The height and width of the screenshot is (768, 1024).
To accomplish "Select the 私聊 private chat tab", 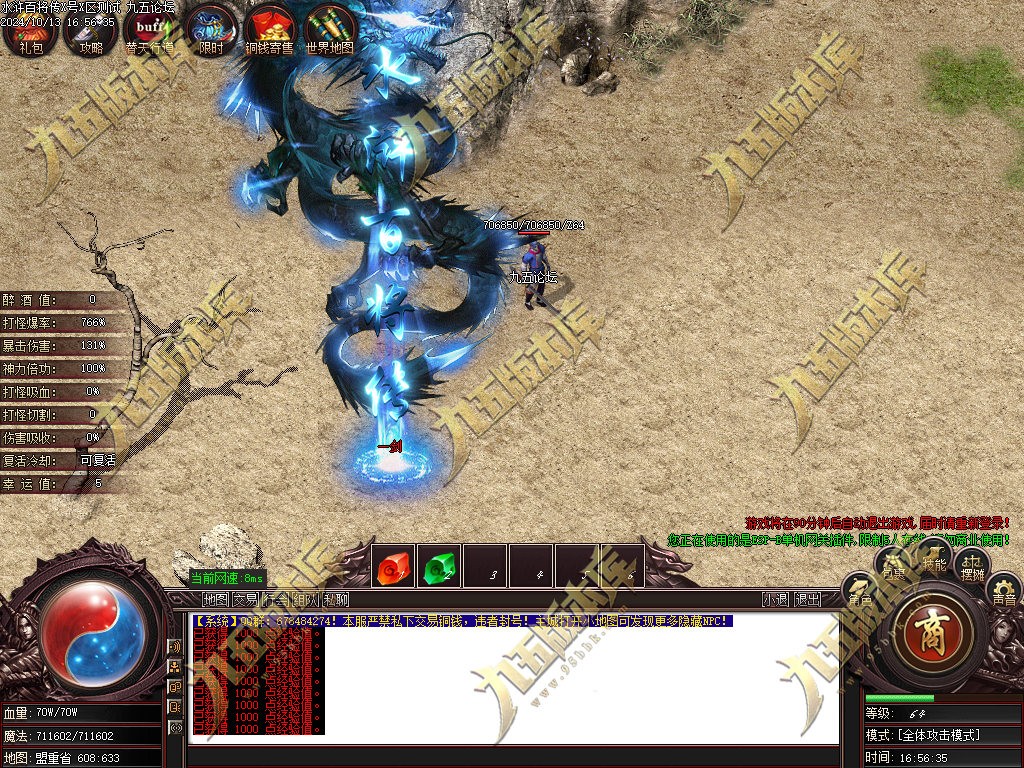I will click(335, 599).
